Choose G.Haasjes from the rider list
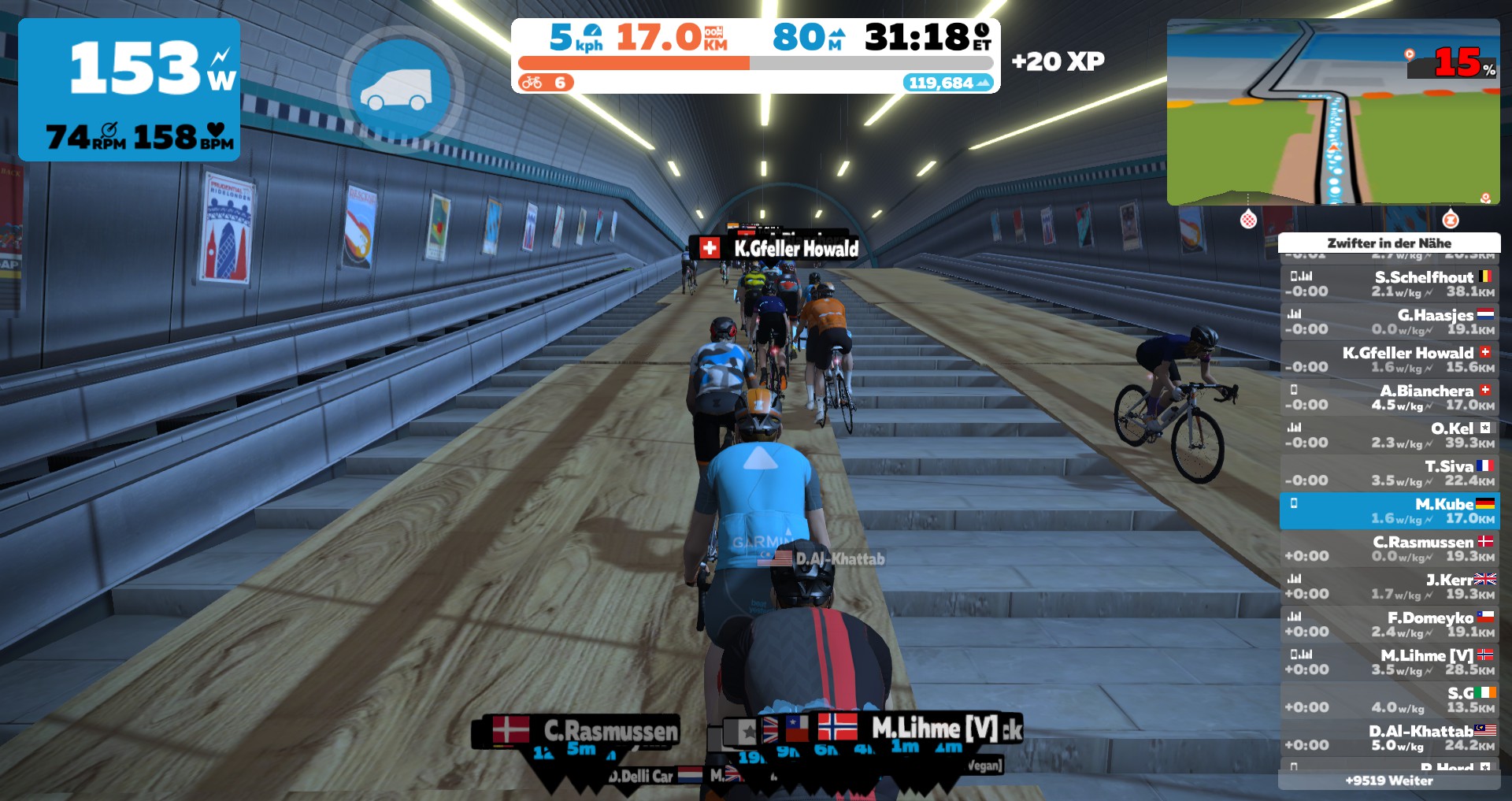The height and width of the screenshot is (801, 1512). click(x=1389, y=321)
